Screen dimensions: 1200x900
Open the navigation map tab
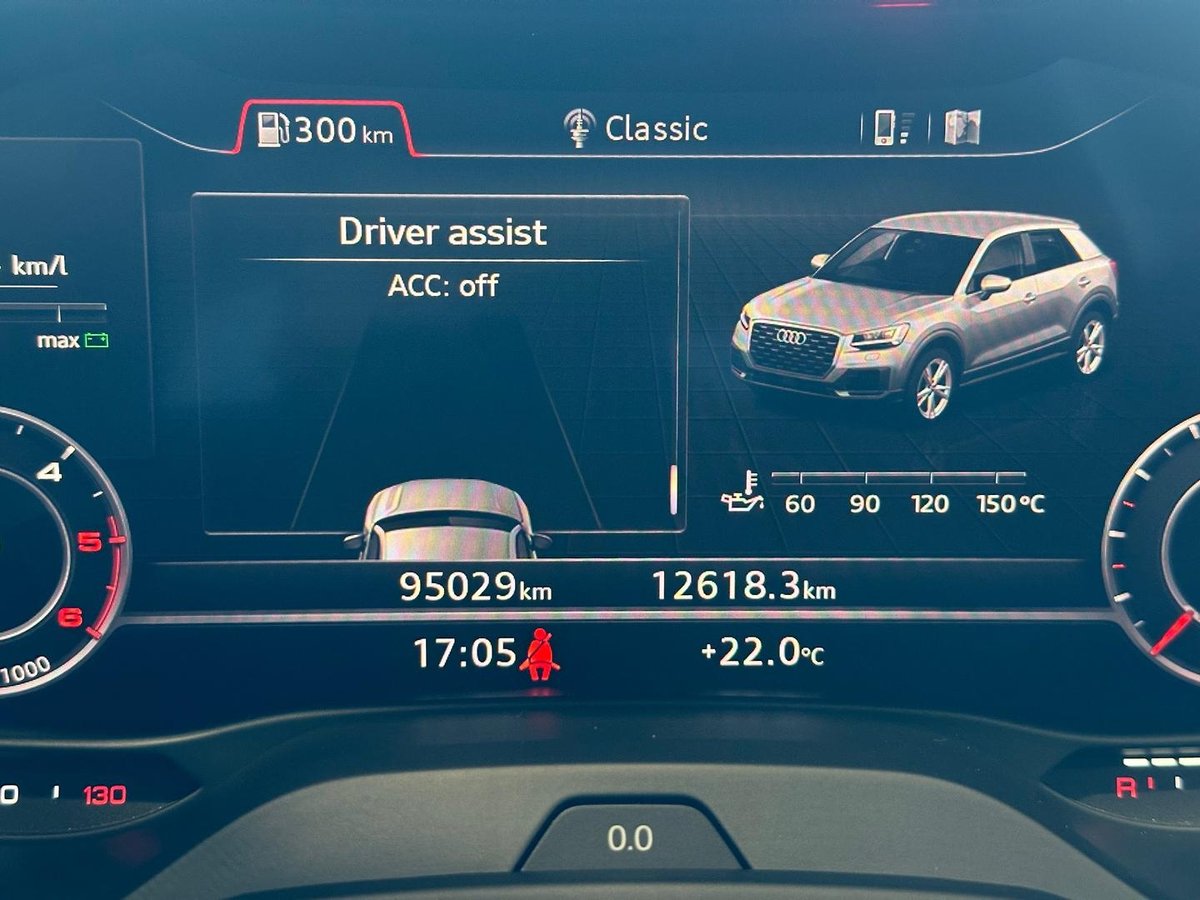click(x=962, y=128)
